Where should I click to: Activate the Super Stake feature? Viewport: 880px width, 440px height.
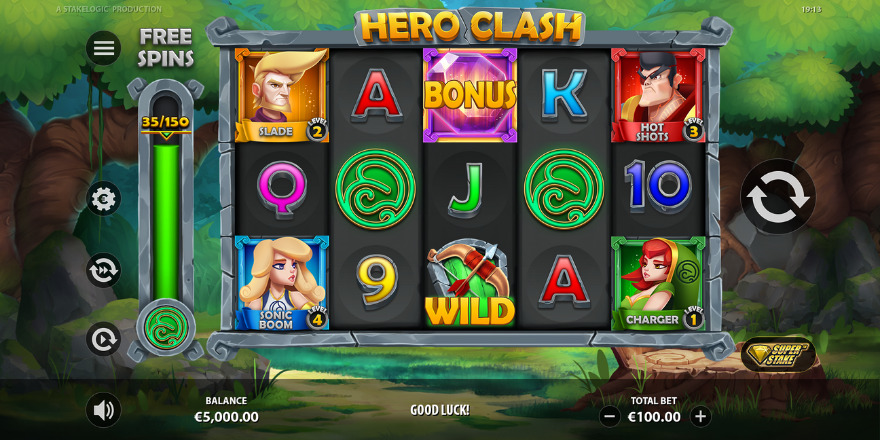(778, 354)
